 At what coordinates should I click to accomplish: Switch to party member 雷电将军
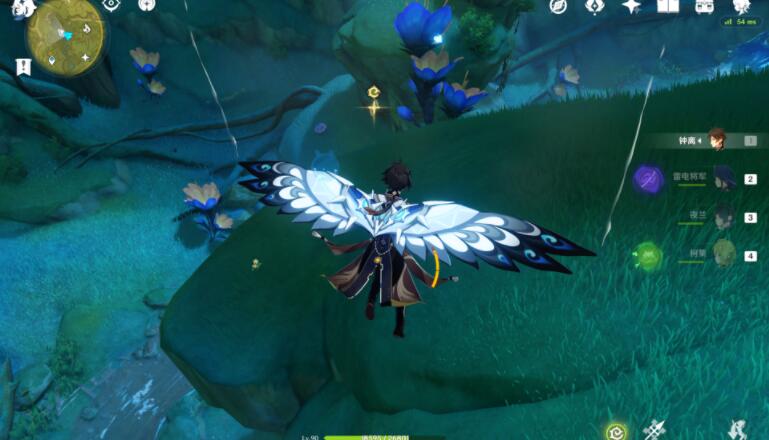722,178
